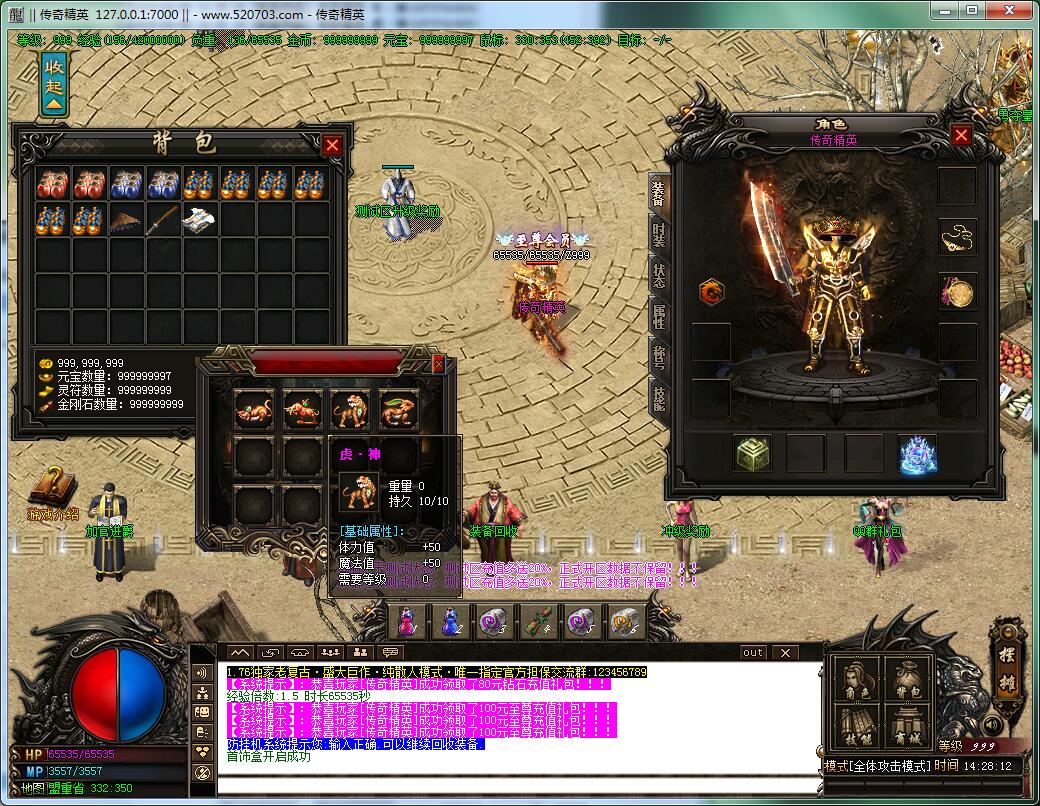This screenshot has width=1040, height=806.
Task: Close the 背包 backpack window
Action: tap(332, 146)
